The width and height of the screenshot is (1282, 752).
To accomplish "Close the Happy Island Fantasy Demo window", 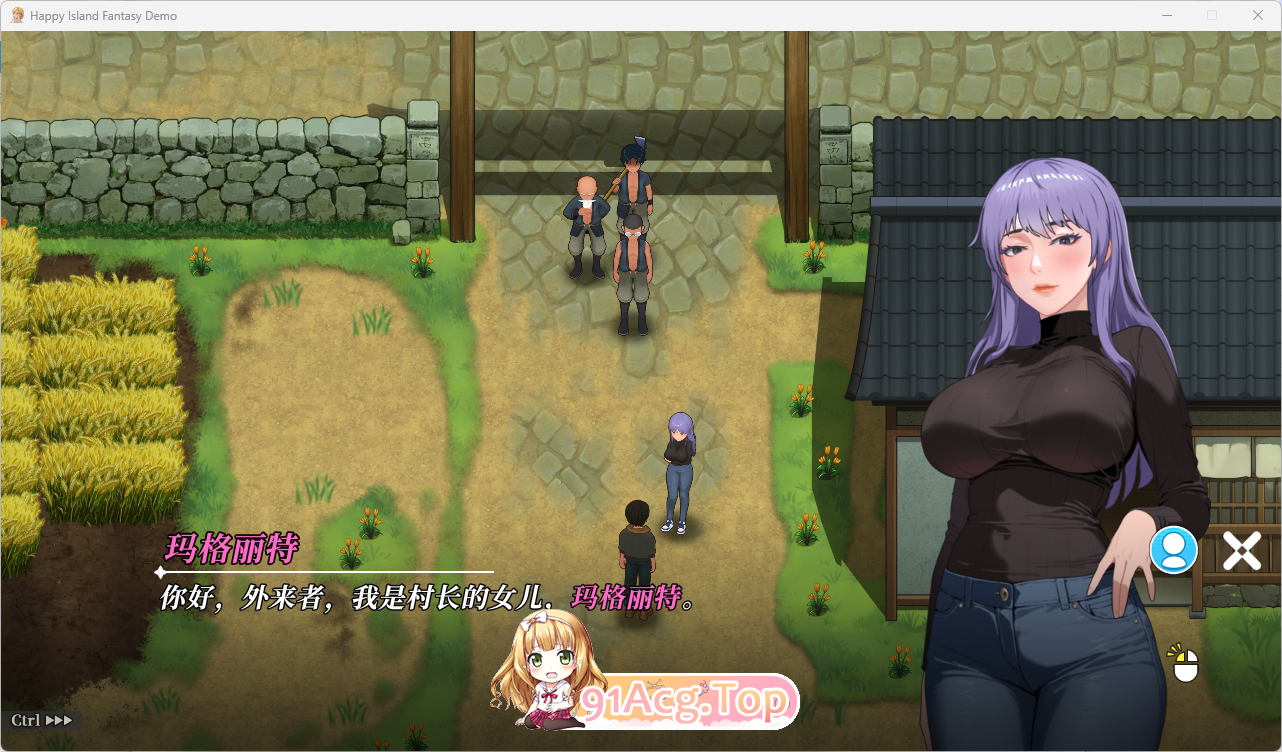I will coord(1257,15).
